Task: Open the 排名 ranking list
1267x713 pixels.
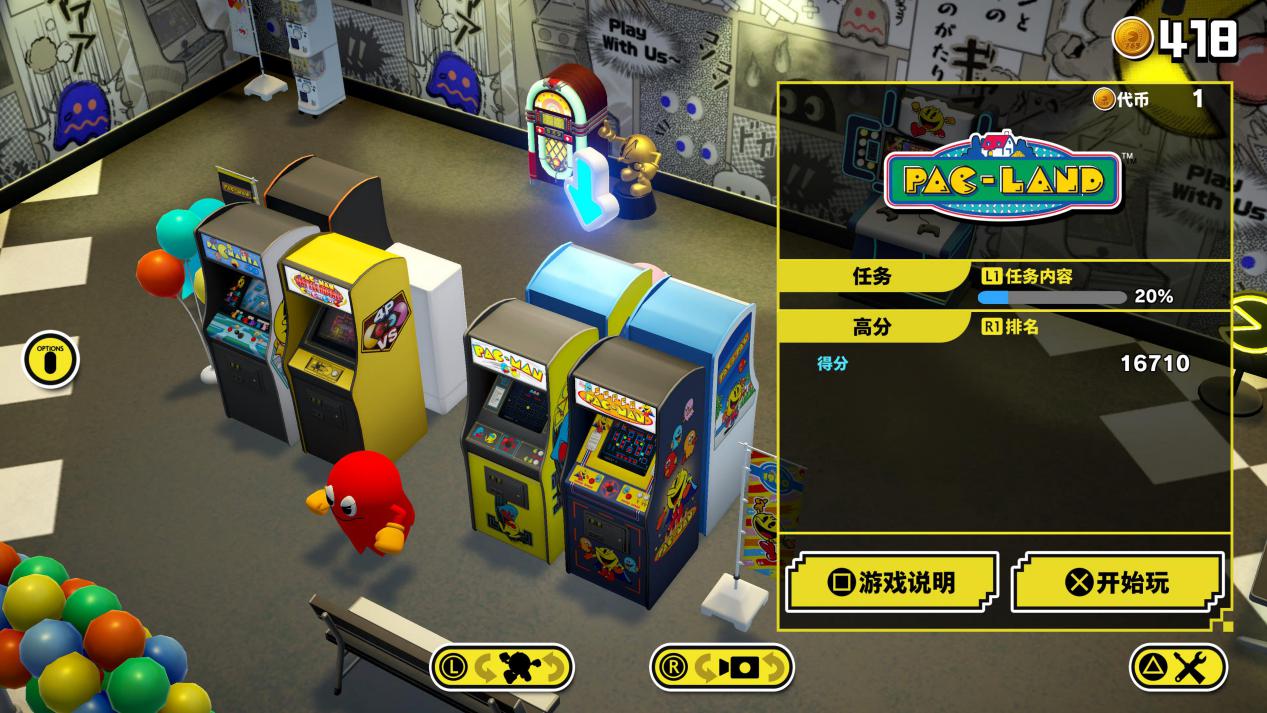Action: pos(1011,327)
